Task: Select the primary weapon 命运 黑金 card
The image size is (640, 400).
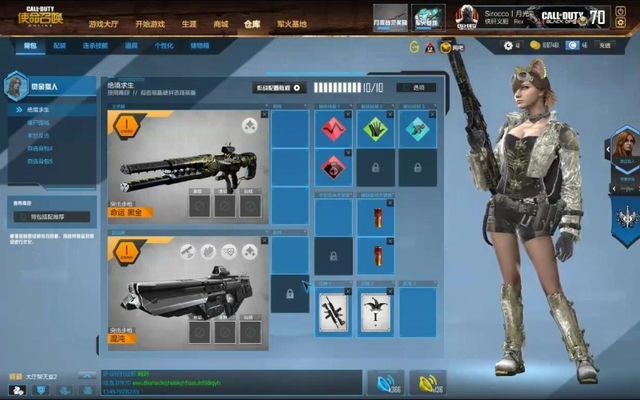Action: [x=187, y=167]
